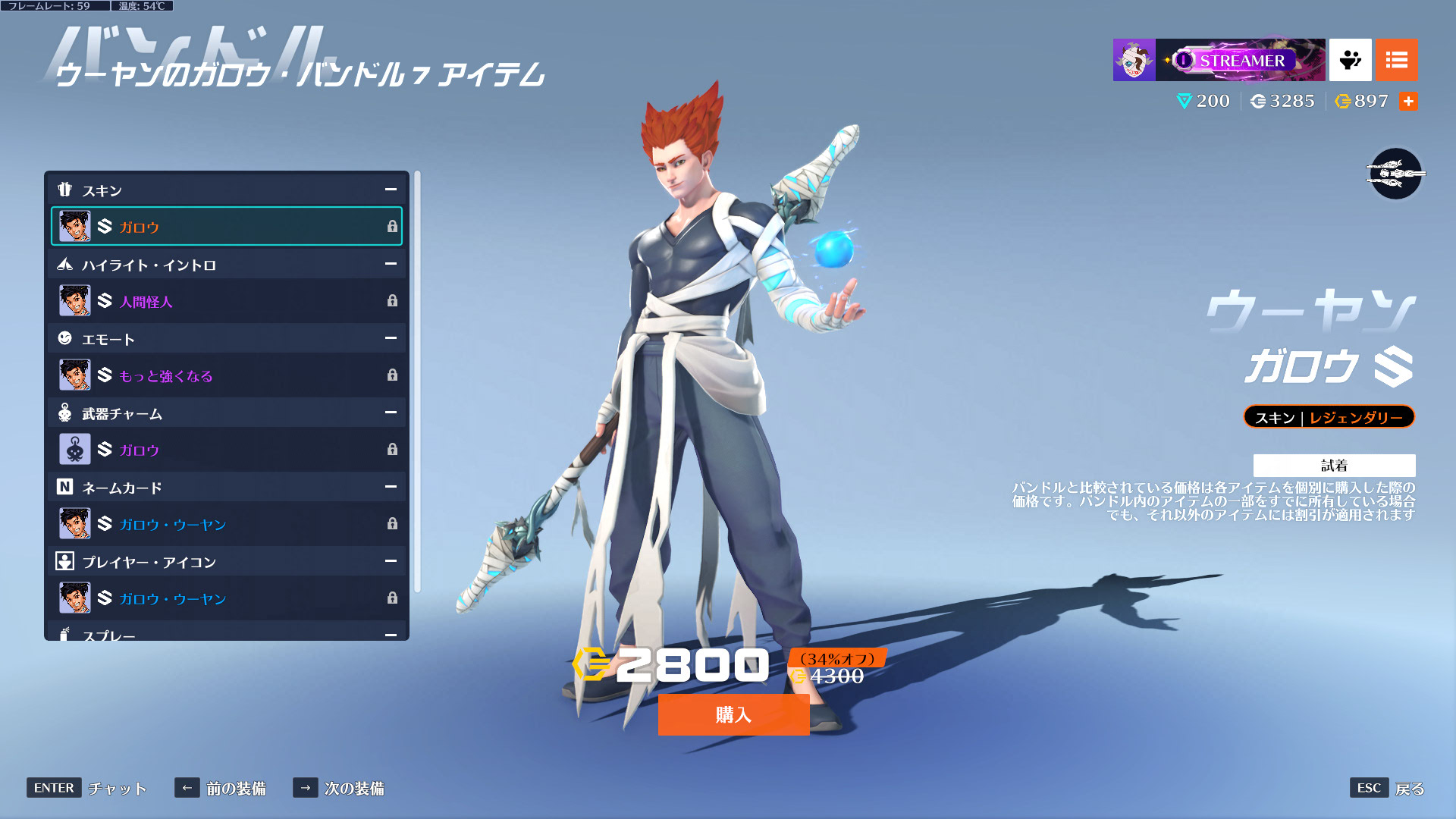Viewport: 1456px width, 819px height.
Task: Select the ガロウ skin row
Action: point(226,226)
